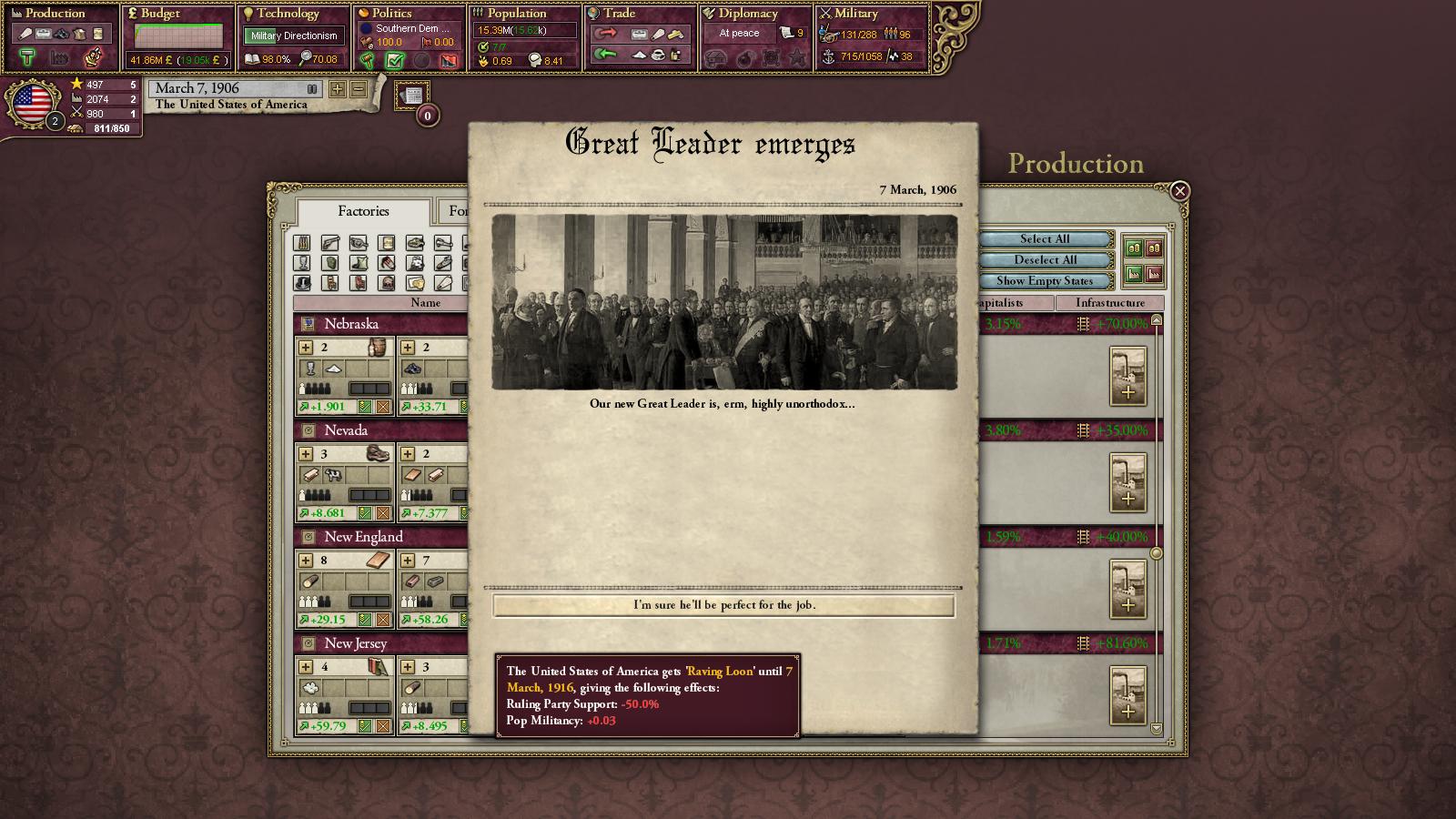The height and width of the screenshot is (819, 1456).
Task: Increase game speed with plus button
Action: point(338,89)
